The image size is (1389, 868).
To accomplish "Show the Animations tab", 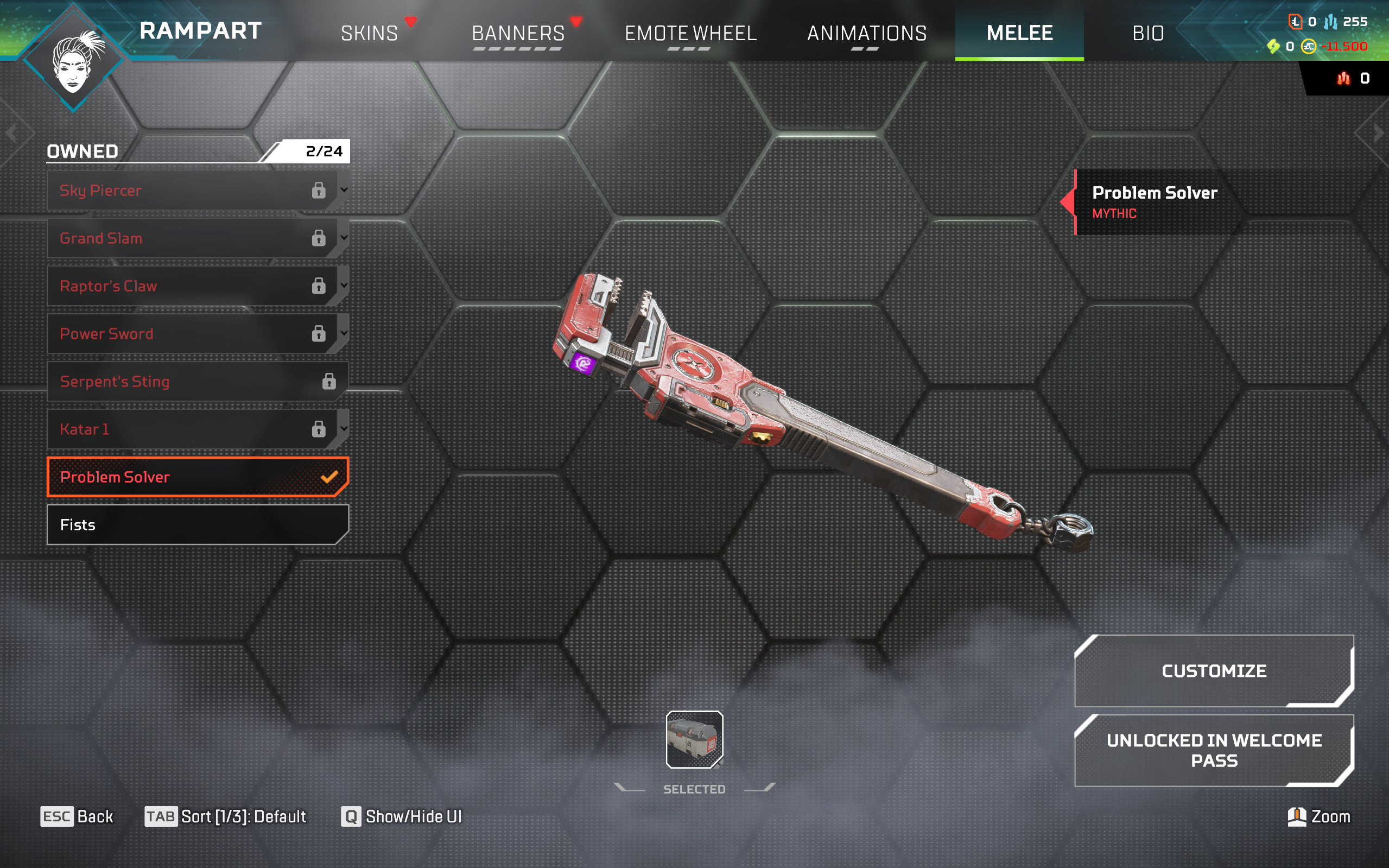I will click(x=867, y=33).
